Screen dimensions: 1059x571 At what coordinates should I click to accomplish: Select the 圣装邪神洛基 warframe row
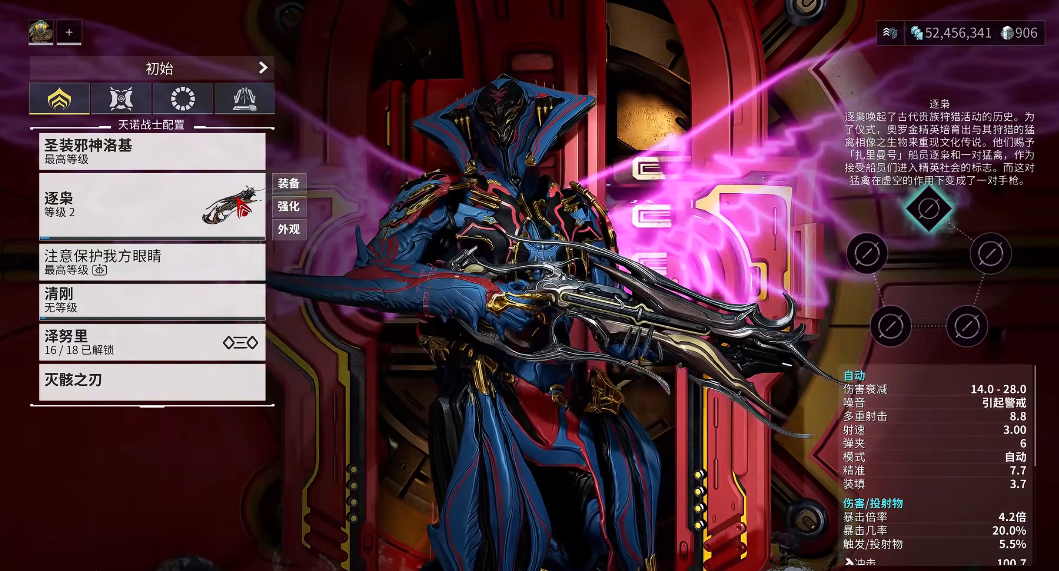coord(152,151)
